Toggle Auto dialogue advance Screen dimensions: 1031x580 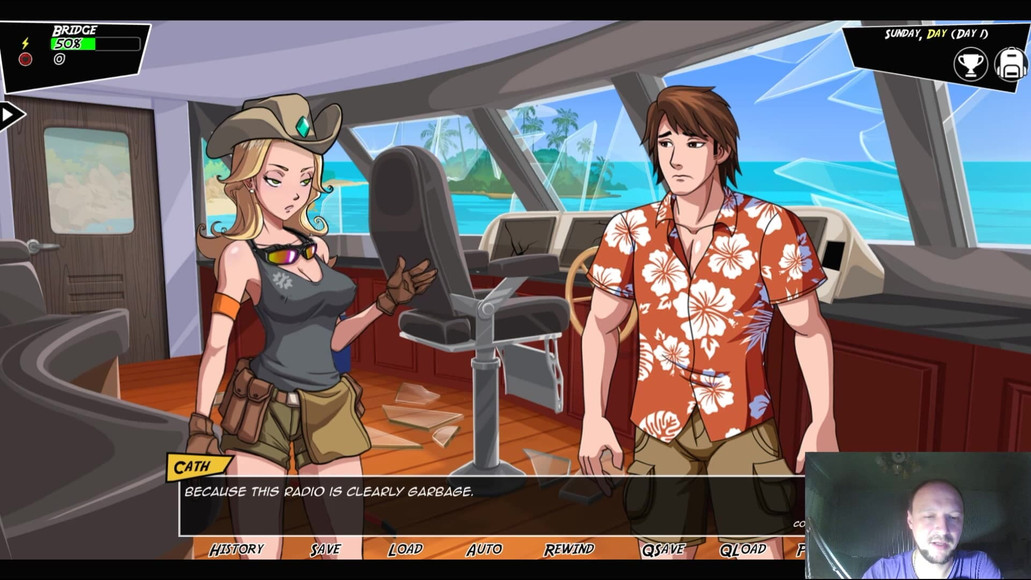(x=484, y=549)
